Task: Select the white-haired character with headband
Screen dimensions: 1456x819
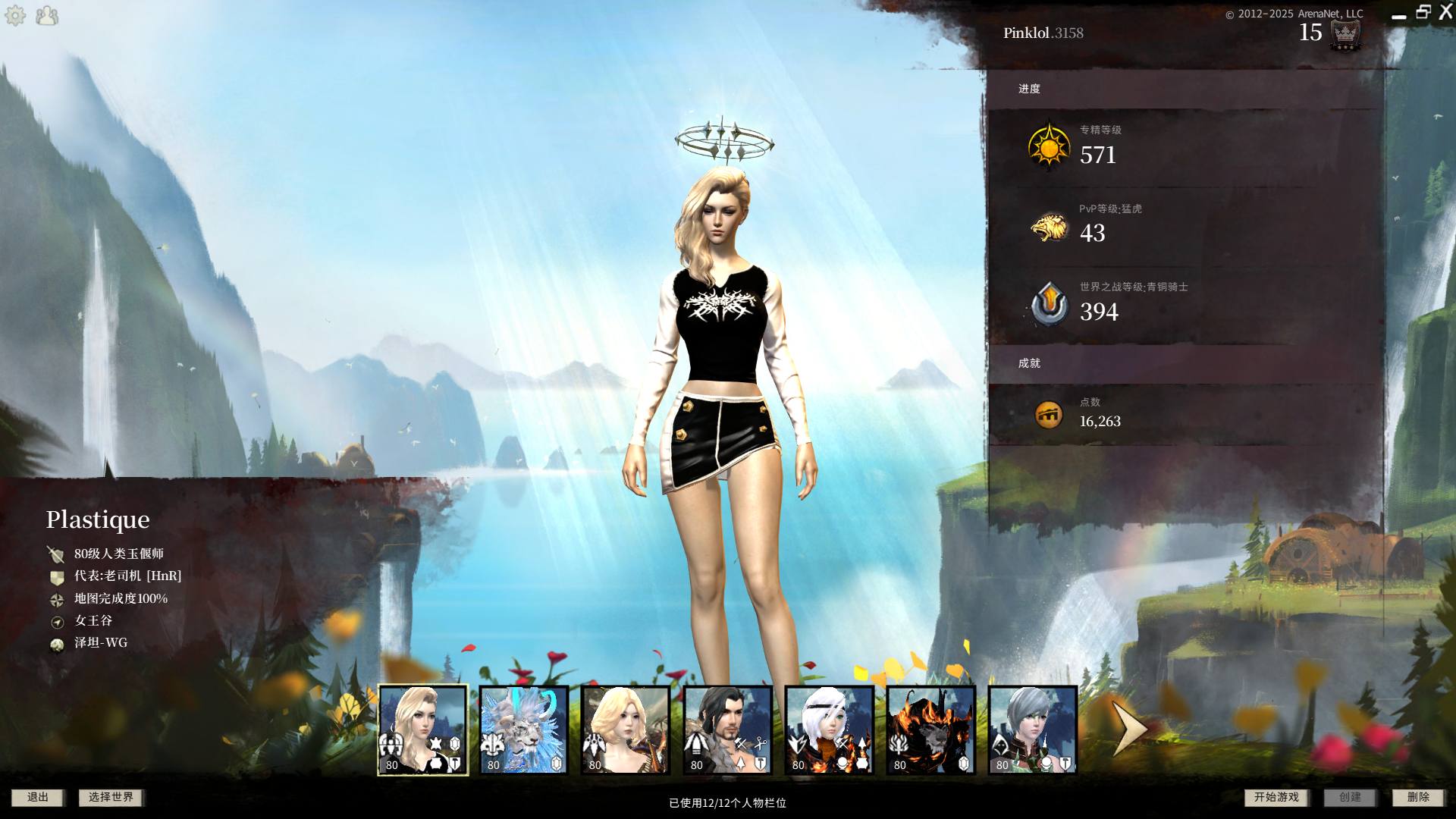Action: click(x=829, y=730)
